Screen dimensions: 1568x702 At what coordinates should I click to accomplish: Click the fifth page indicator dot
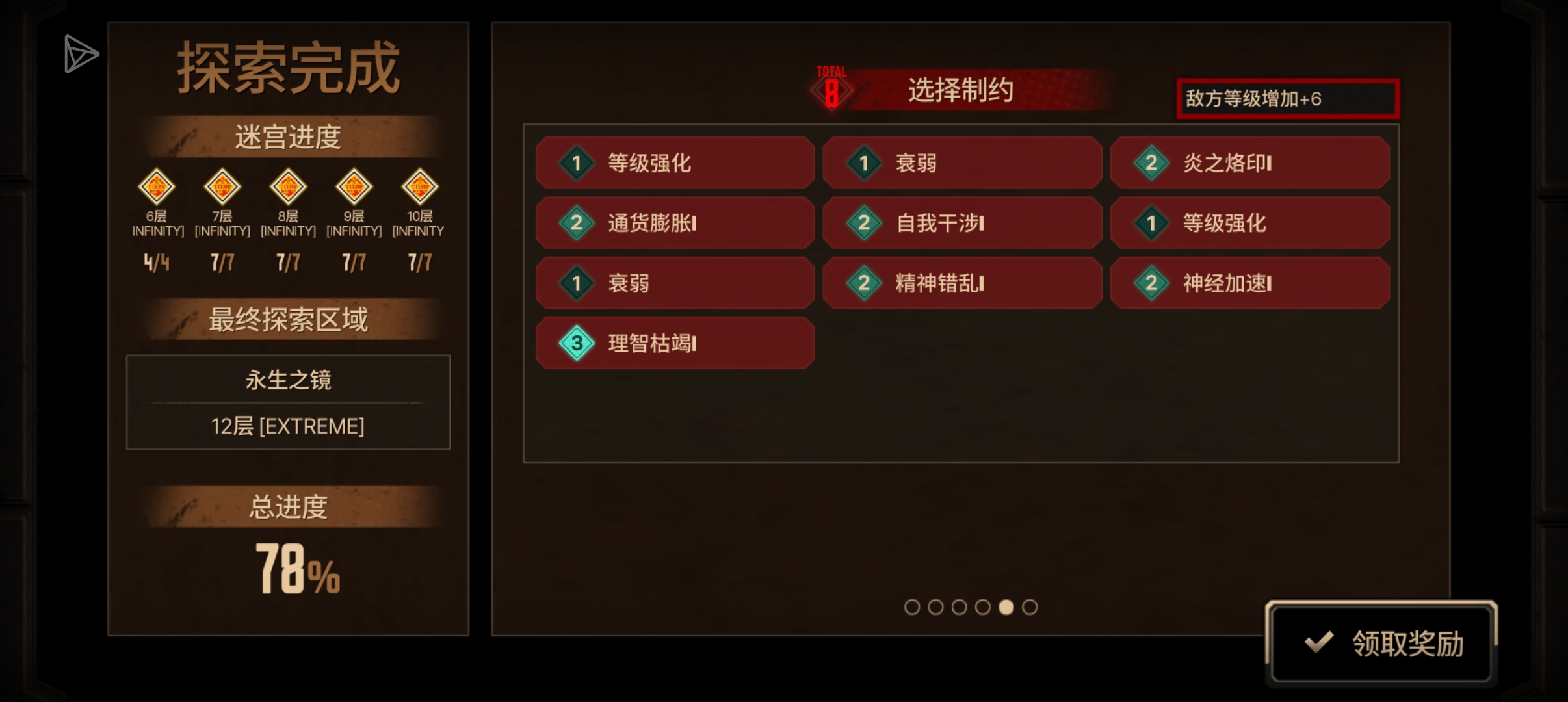(x=1008, y=606)
